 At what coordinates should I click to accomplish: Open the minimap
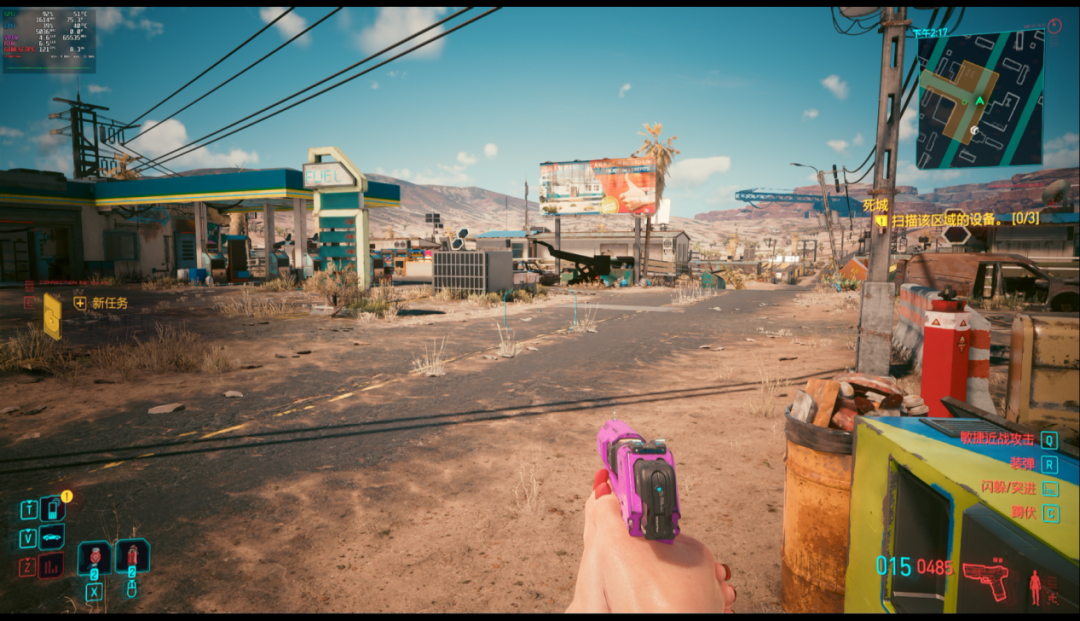point(979,99)
